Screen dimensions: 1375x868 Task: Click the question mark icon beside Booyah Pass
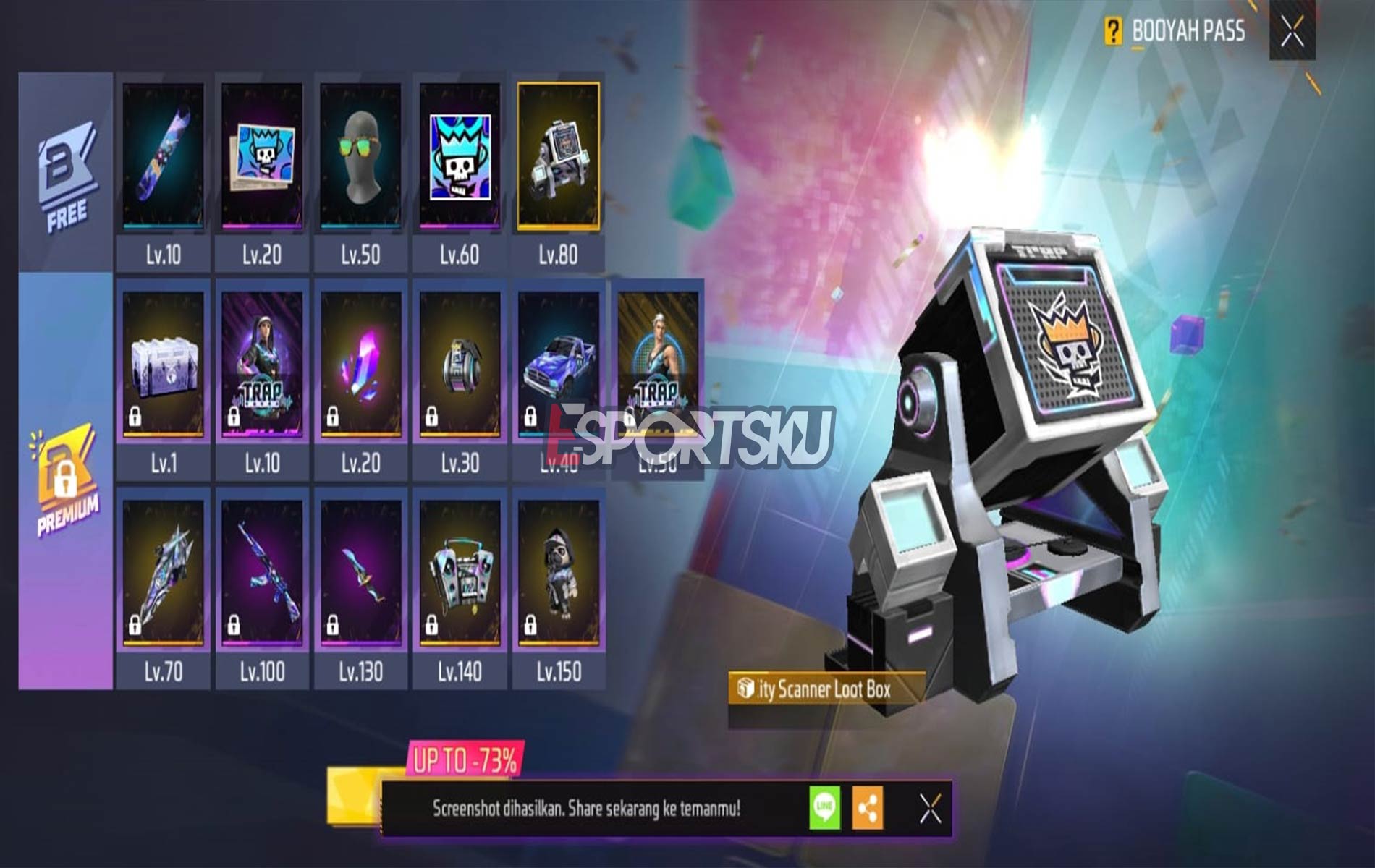coord(1114,30)
